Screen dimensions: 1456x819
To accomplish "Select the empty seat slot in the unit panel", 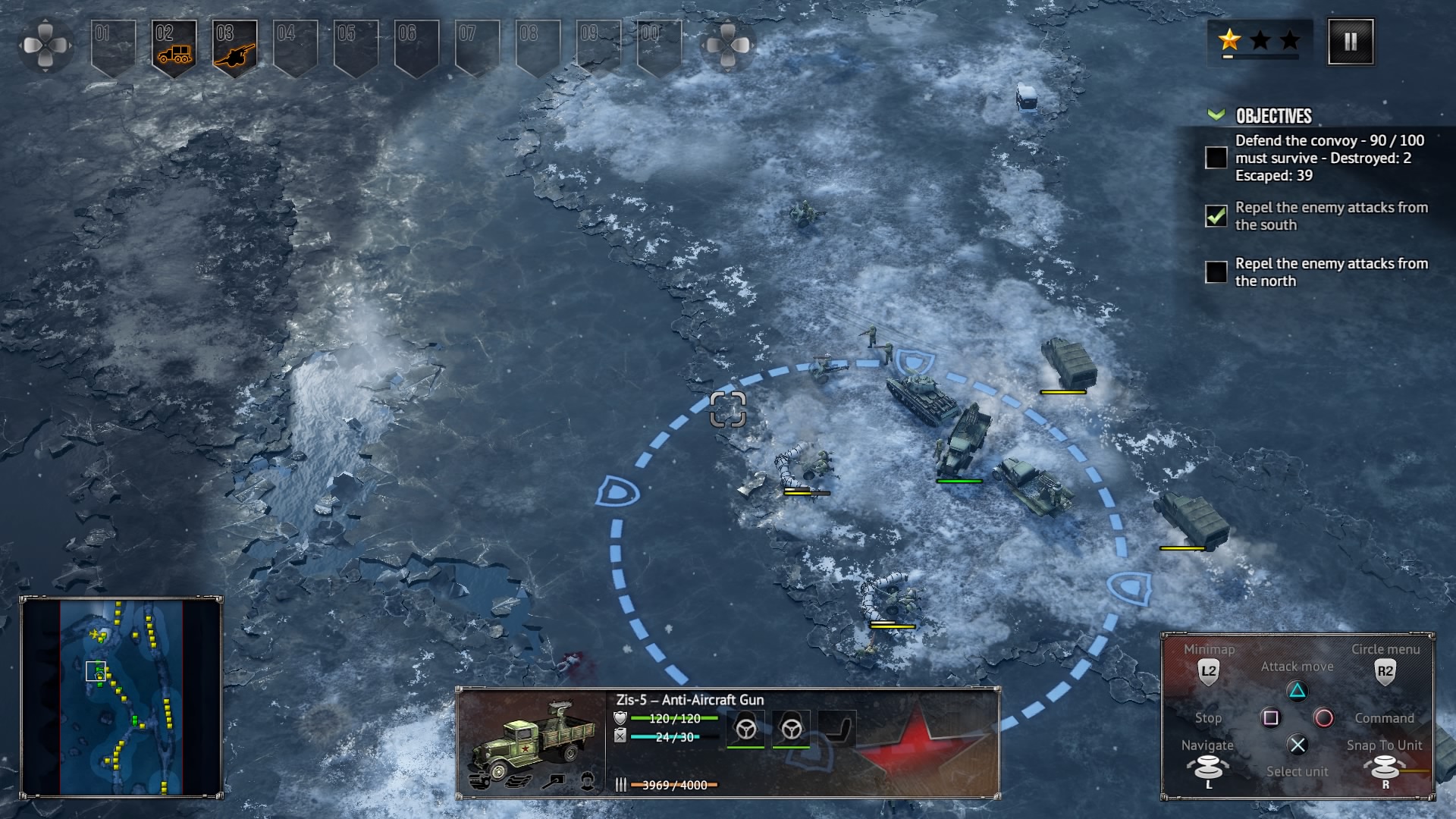I will click(x=837, y=729).
